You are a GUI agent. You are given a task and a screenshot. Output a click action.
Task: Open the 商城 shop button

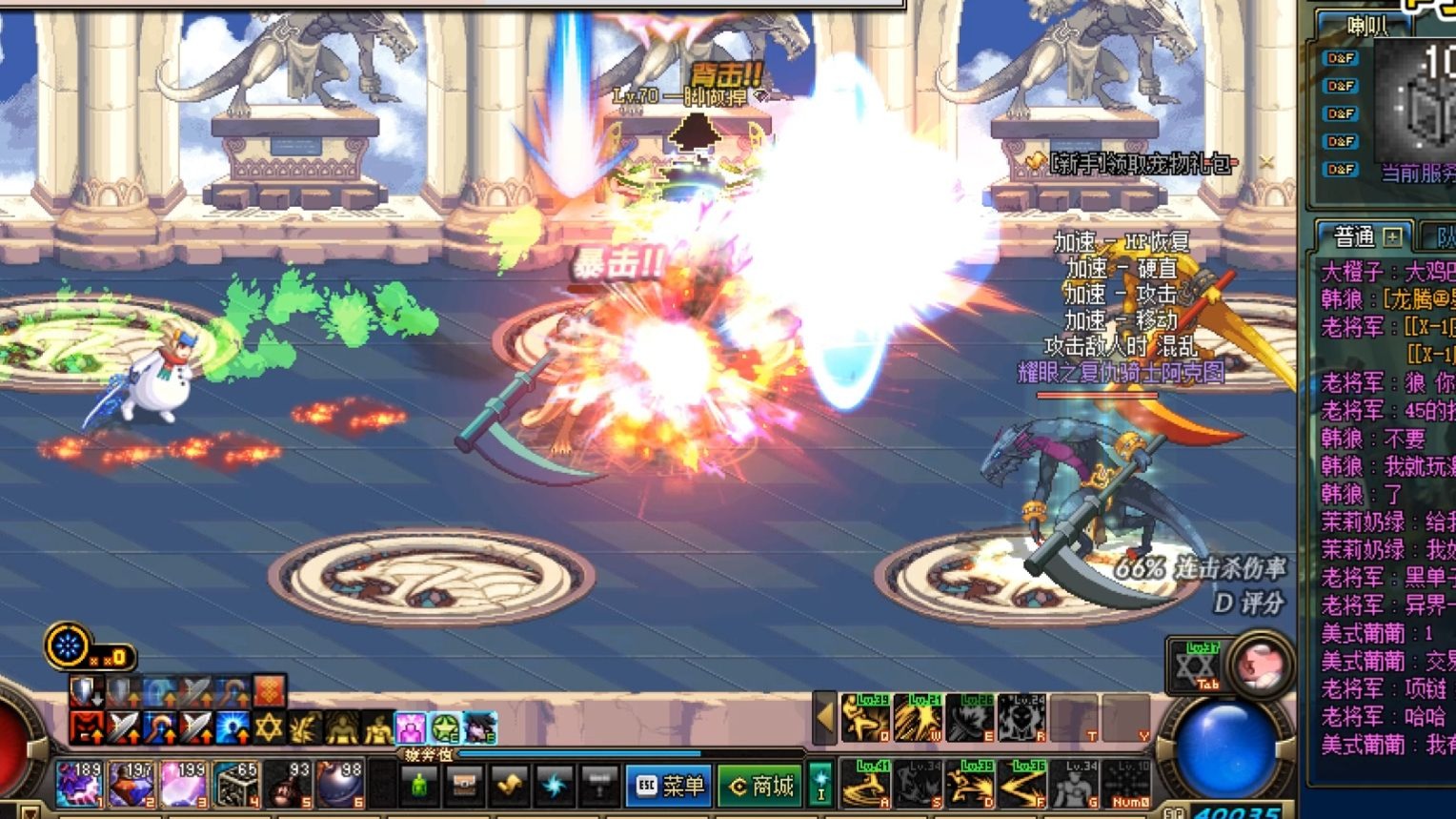[x=761, y=786]
